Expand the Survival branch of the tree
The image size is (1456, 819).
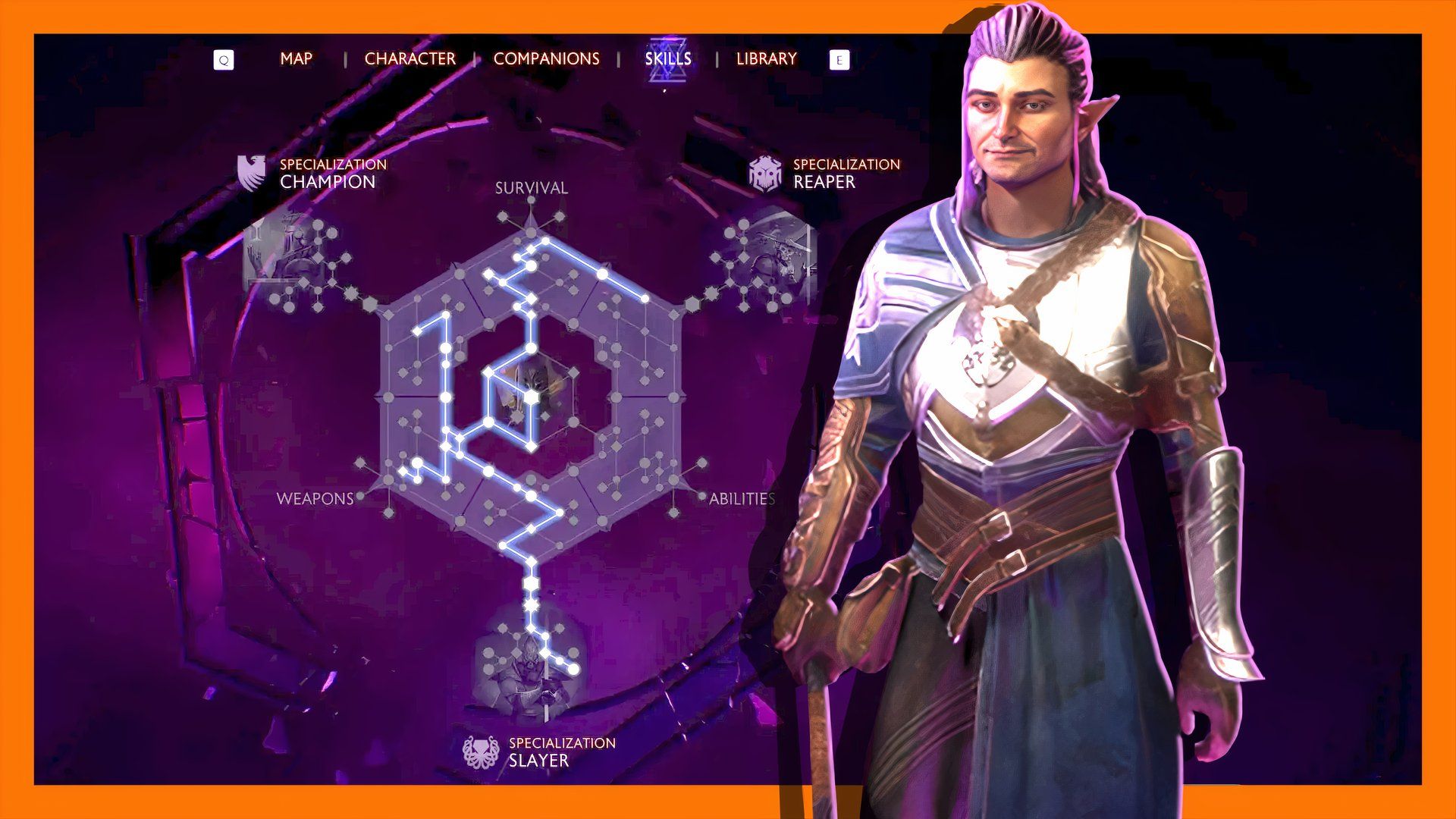[532, 187]
